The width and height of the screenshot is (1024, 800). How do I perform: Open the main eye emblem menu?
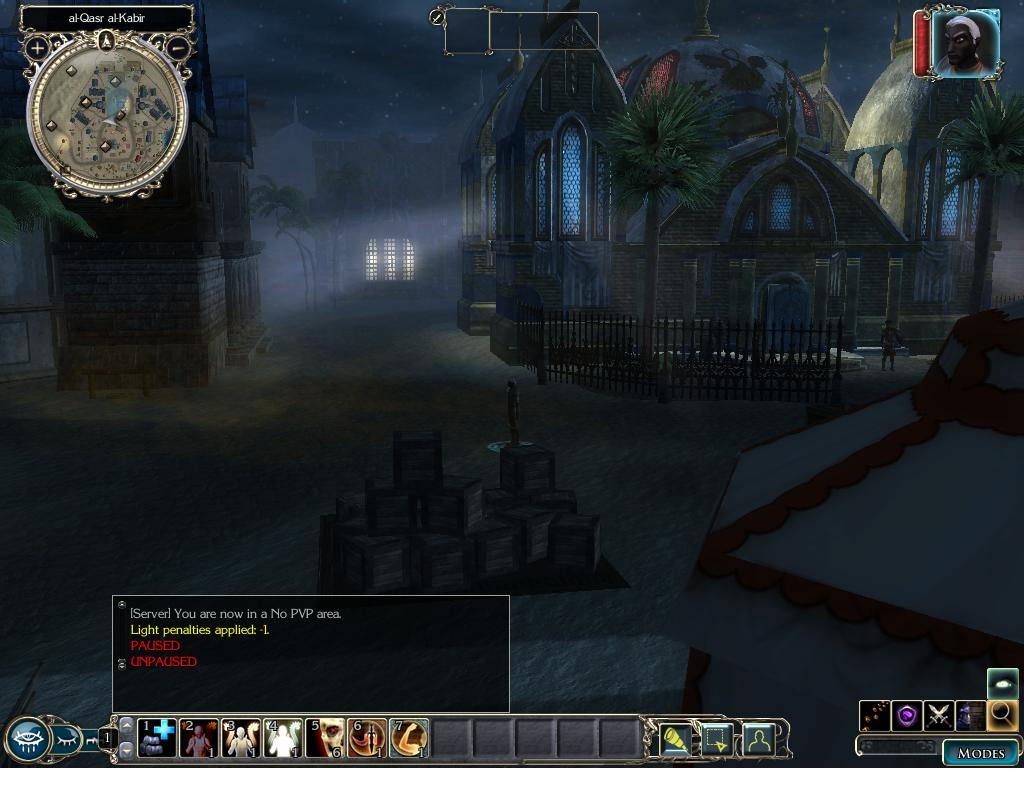(x=28, y=741)
